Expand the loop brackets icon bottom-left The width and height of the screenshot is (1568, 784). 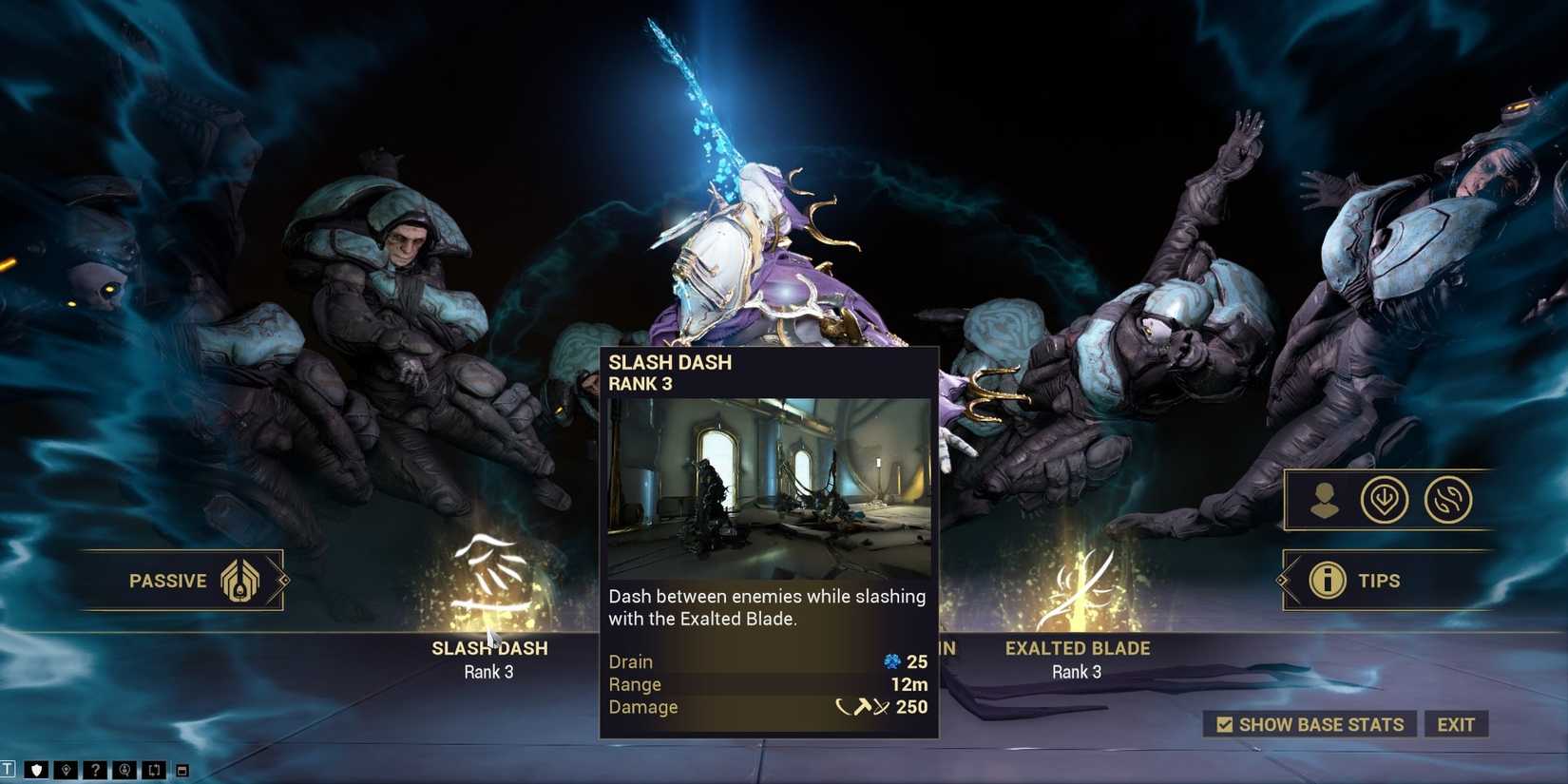154,770
